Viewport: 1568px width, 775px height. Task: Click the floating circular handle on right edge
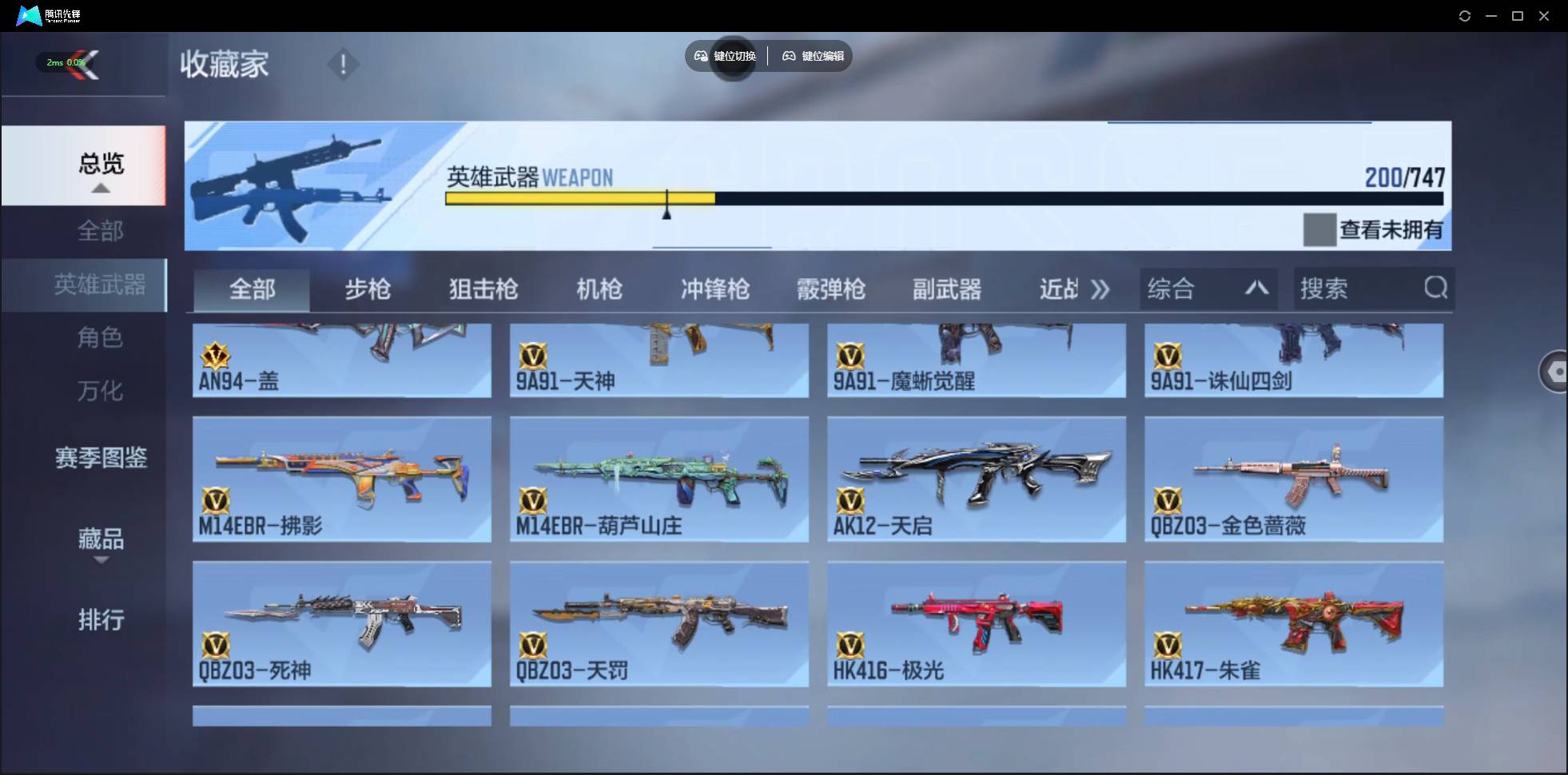pyautogui.click(x=1554, y=372)
